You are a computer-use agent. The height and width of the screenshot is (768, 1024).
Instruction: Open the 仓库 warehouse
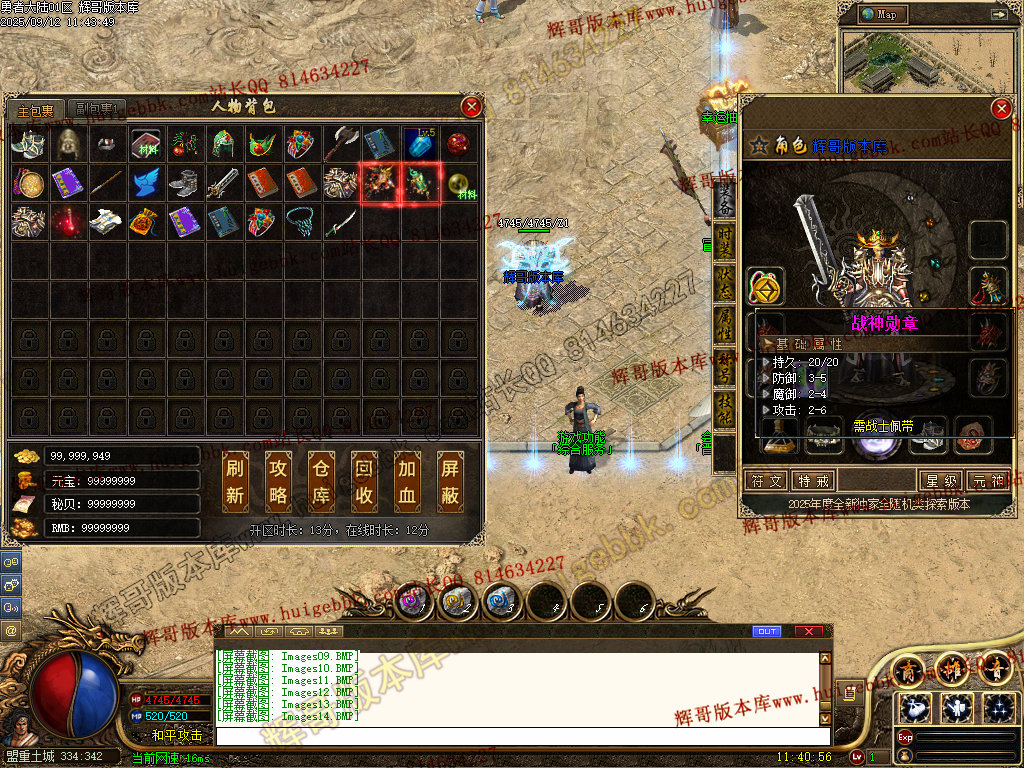(x=322, y=481)
